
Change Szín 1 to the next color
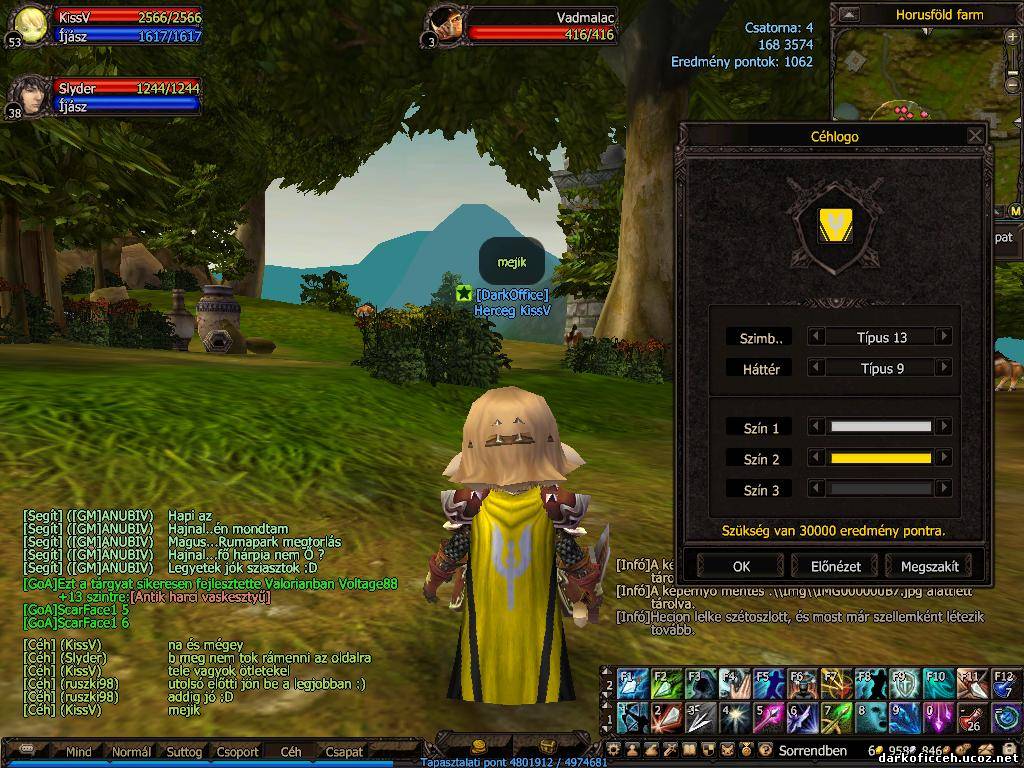tap(943, 427)
